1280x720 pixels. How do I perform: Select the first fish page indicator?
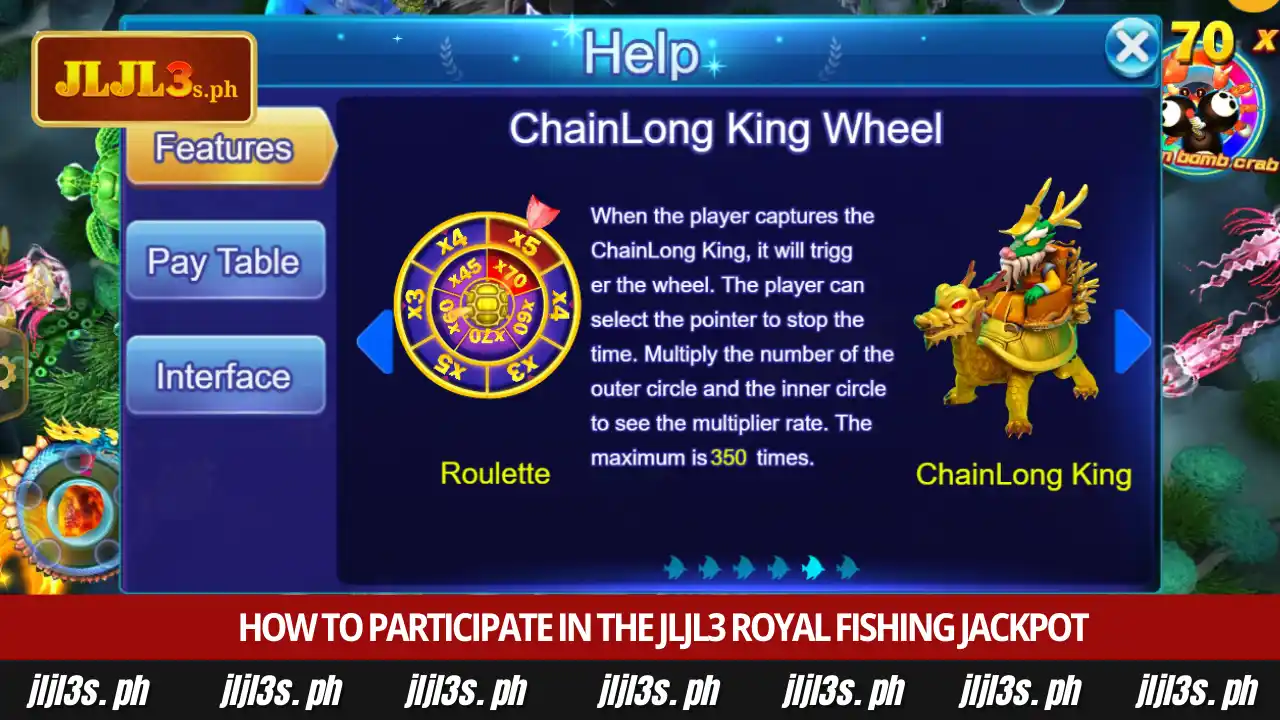[x=676, y=567]
